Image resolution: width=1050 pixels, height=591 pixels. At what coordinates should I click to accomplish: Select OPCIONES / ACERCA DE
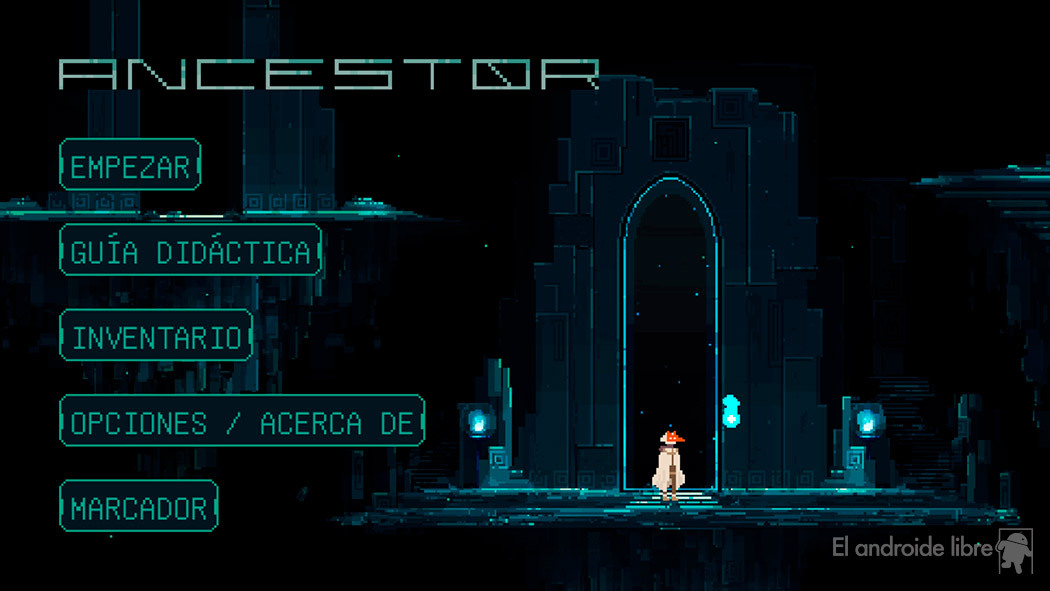pyautogui.click(x=242, y=421)
